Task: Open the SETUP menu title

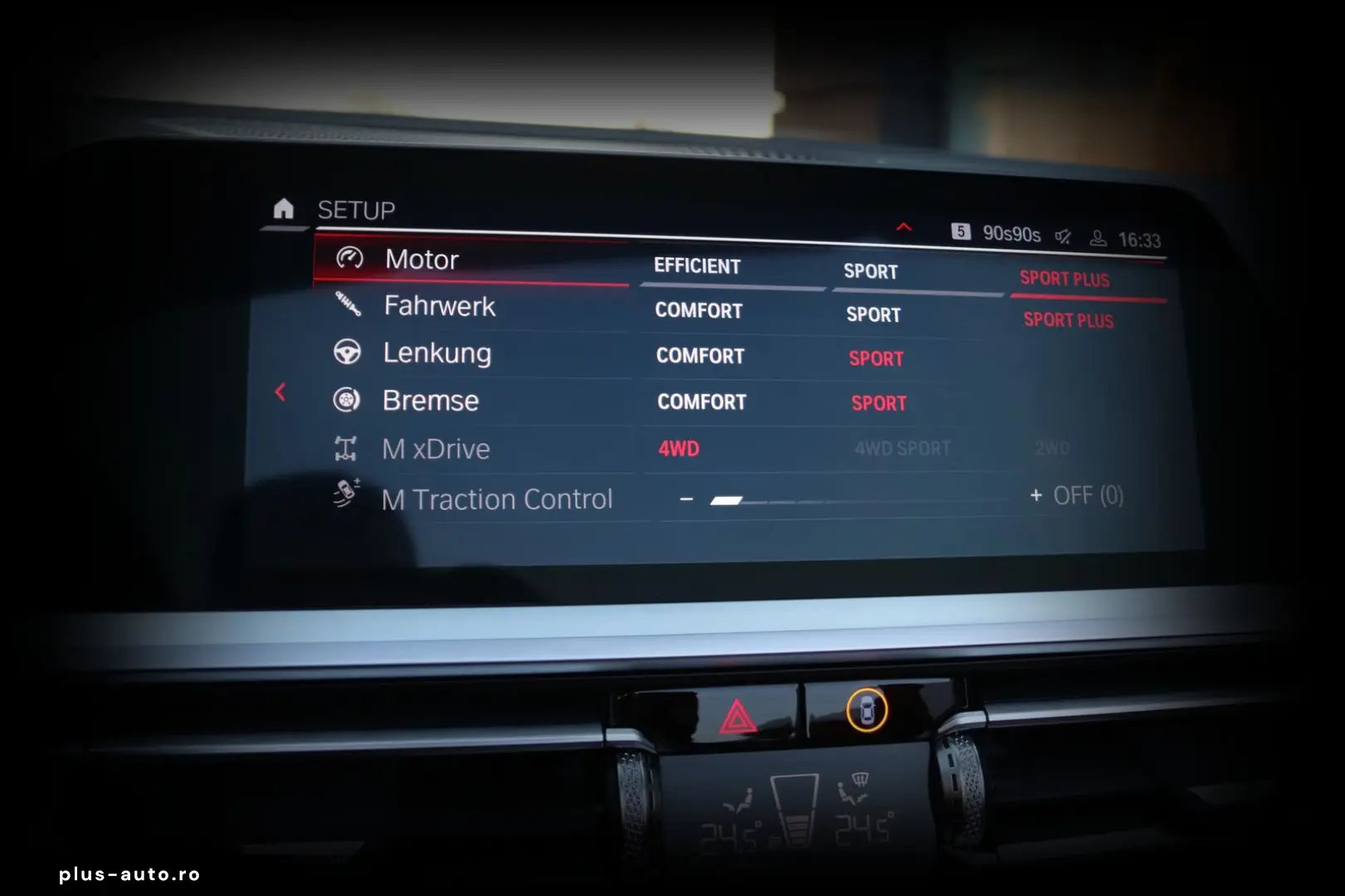Action: click(355, 210)
